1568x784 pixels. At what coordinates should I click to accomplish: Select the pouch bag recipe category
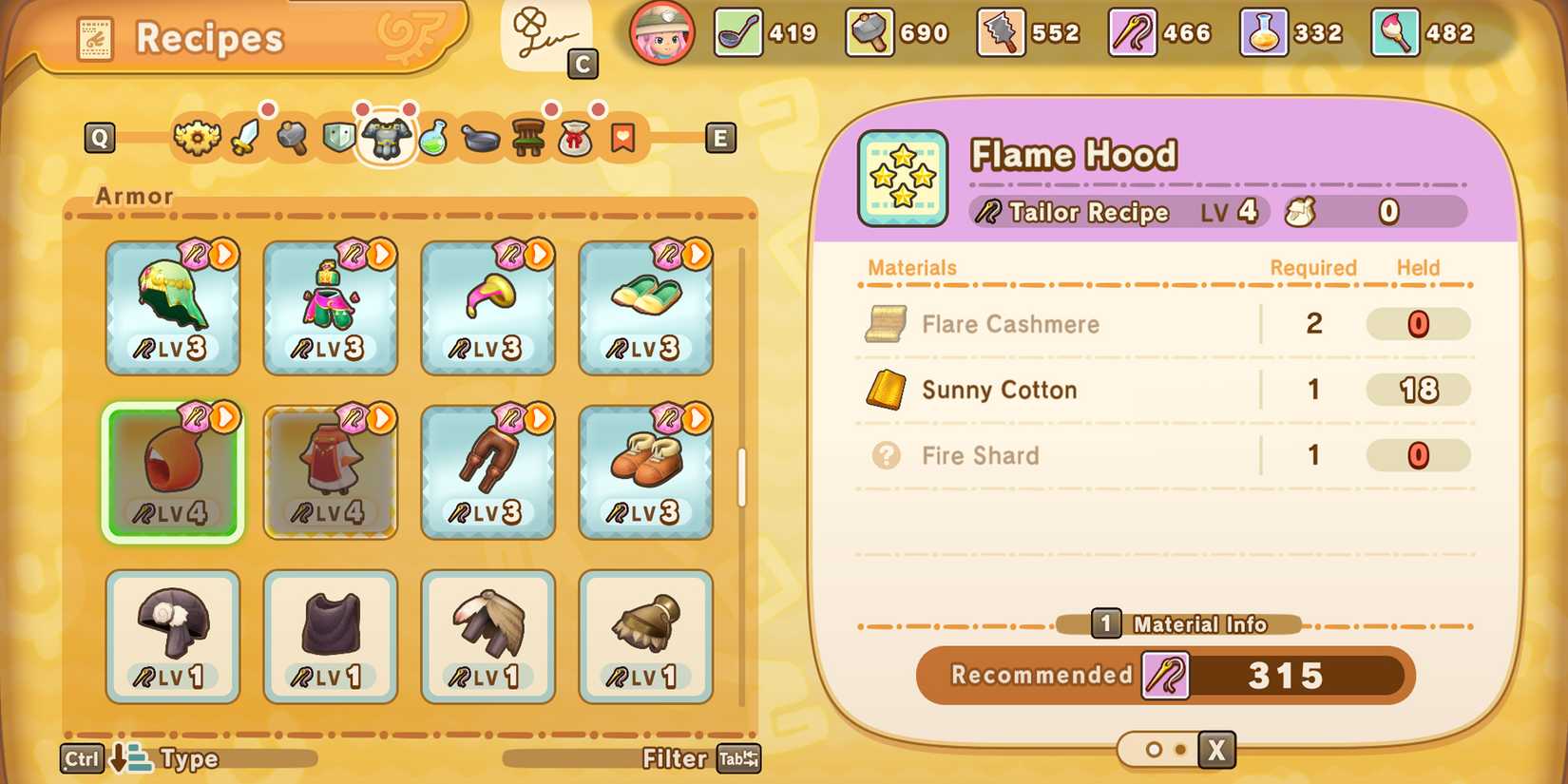tap(574, 138)
